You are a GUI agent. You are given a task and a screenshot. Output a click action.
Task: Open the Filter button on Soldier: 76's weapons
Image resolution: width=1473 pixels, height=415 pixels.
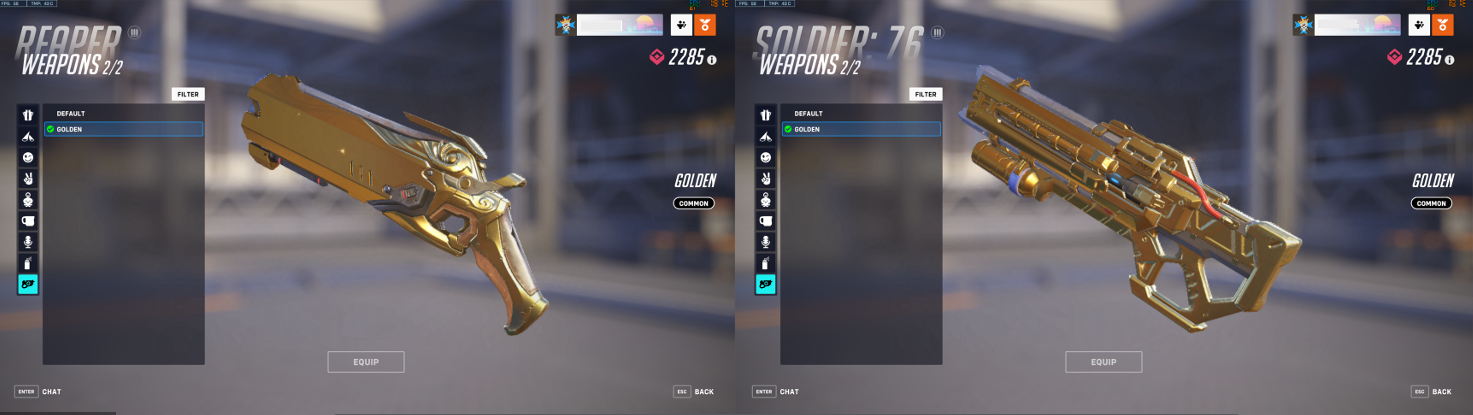point(926,94)
